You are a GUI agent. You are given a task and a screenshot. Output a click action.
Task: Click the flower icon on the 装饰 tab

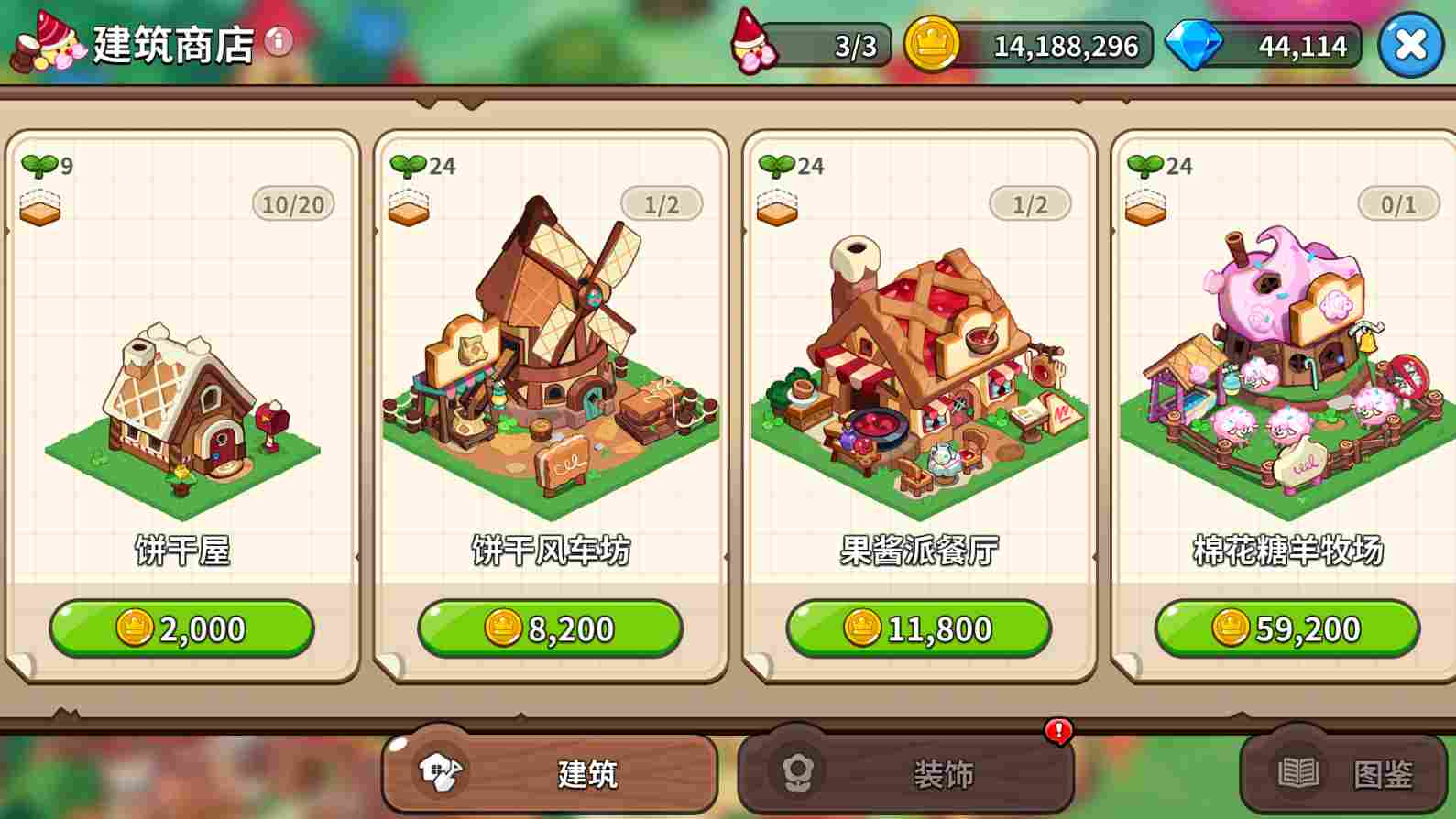tap(798, 772)
